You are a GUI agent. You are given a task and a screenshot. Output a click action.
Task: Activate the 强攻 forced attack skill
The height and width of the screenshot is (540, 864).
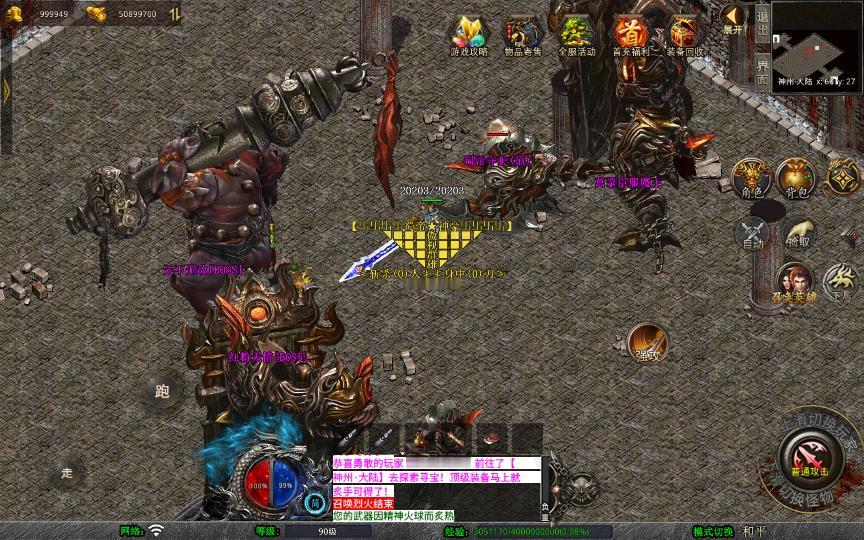pyautogui.click(x=647, y=343)
